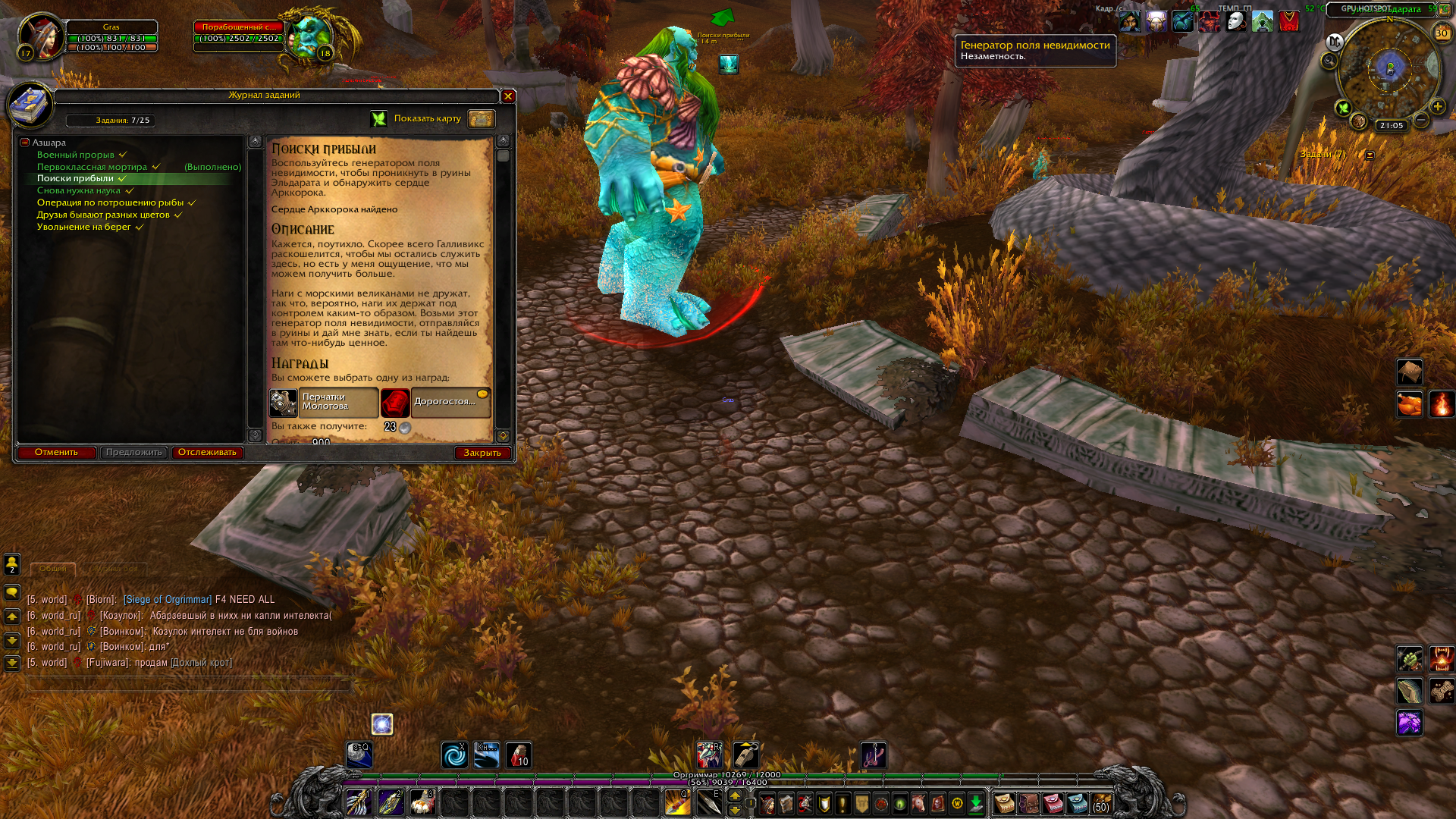Open the Увольнение на берег quest
This screenshot has width=1456, height=819.
tap(84, 227)
